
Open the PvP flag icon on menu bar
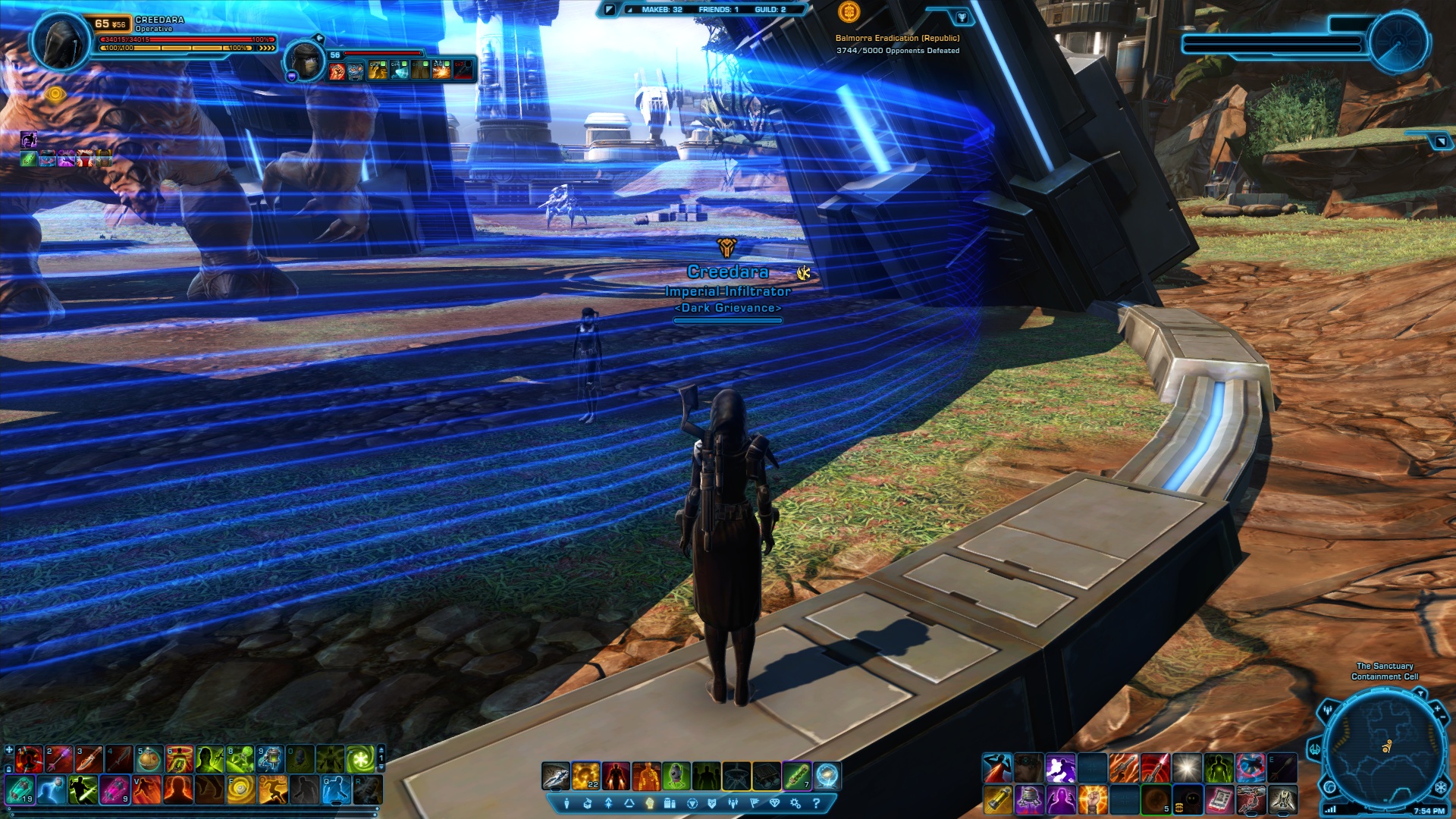[x=755, y=803]
